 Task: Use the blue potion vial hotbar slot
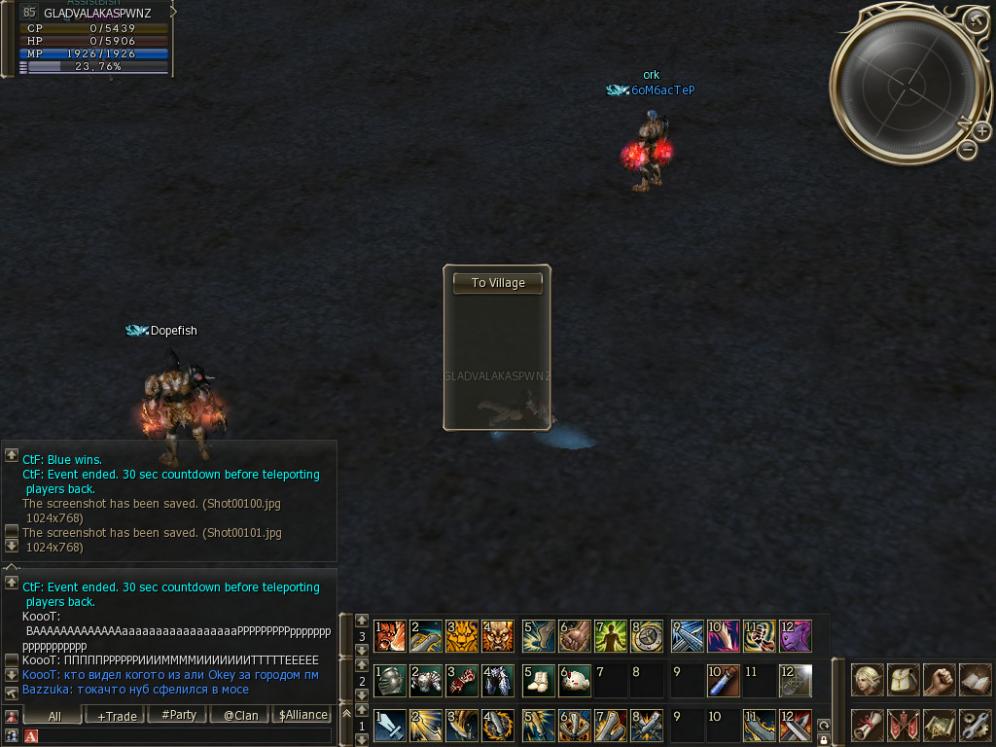click(x=722, y=680)
